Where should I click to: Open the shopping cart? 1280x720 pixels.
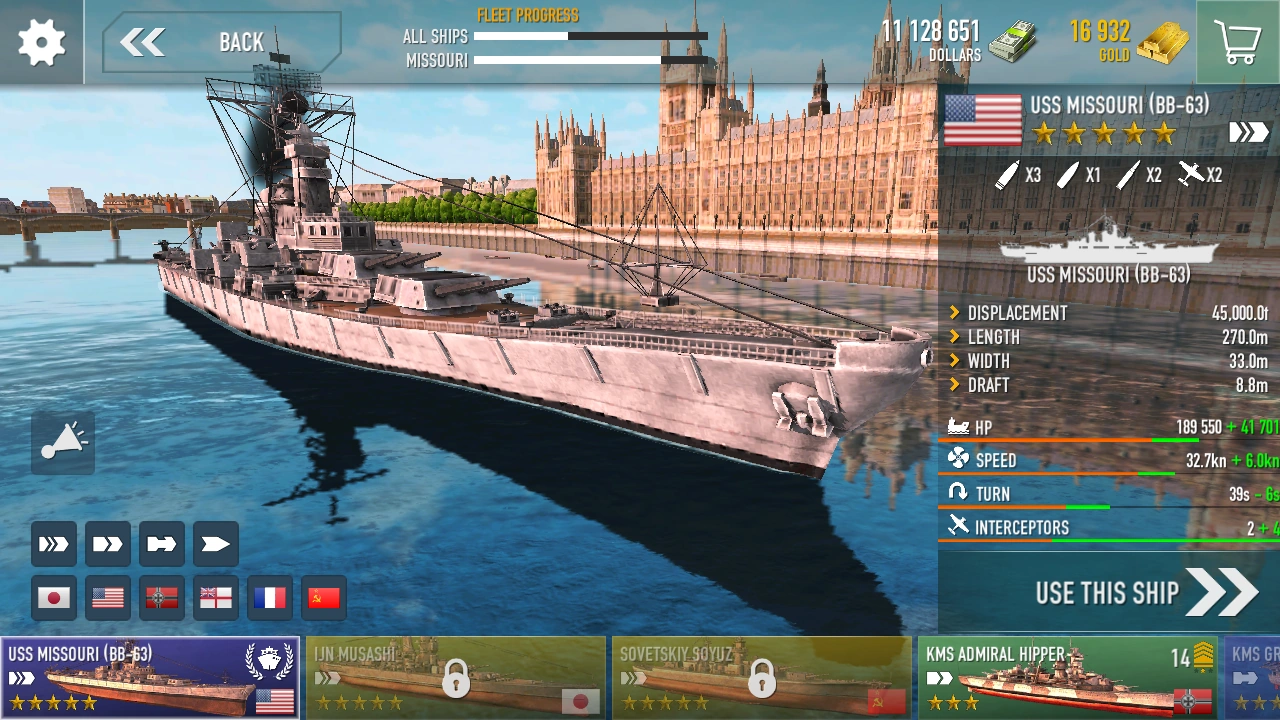(x=1237, y=42)
